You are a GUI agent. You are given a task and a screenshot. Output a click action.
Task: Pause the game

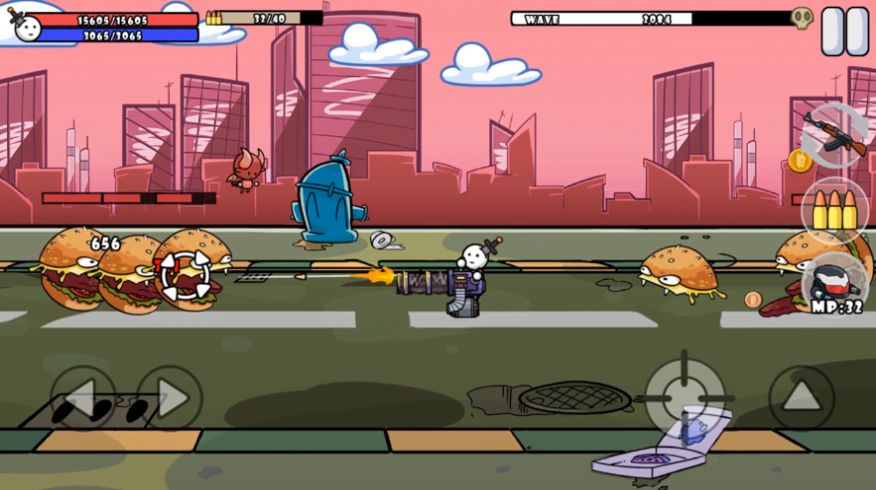pos(845,31)
